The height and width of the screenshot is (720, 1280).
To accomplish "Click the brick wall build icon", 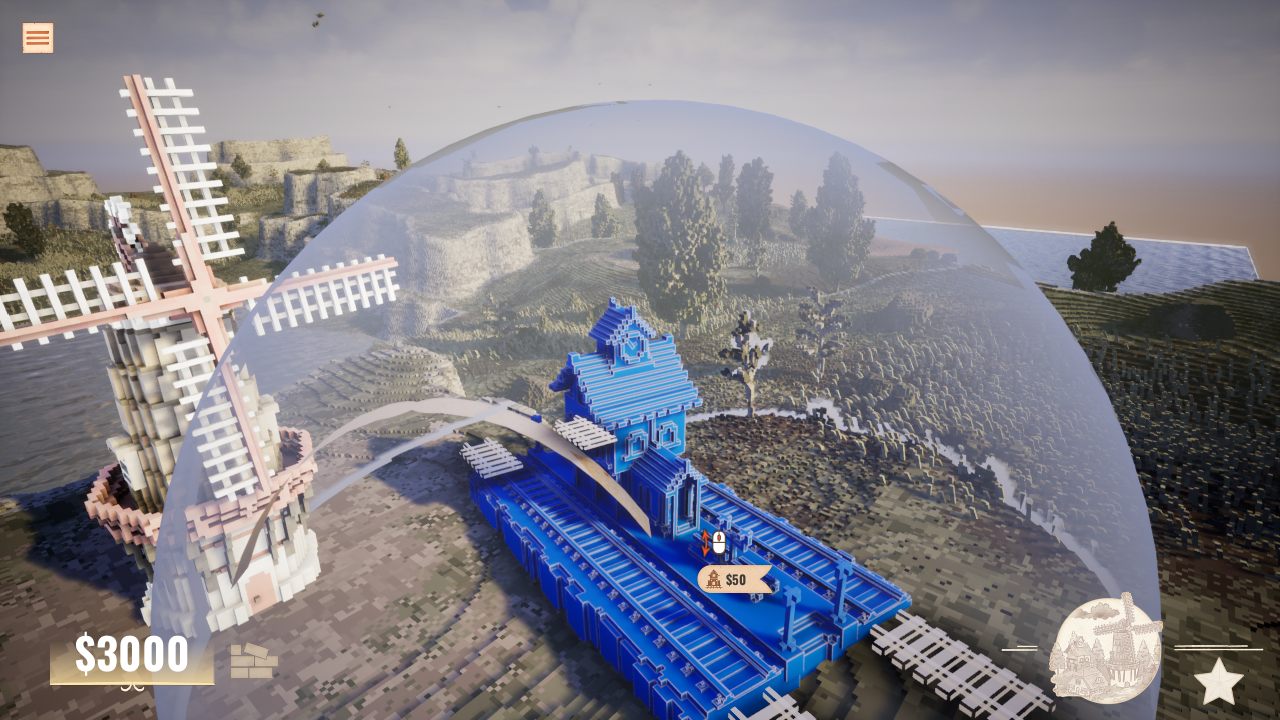I will pos(253,661).
